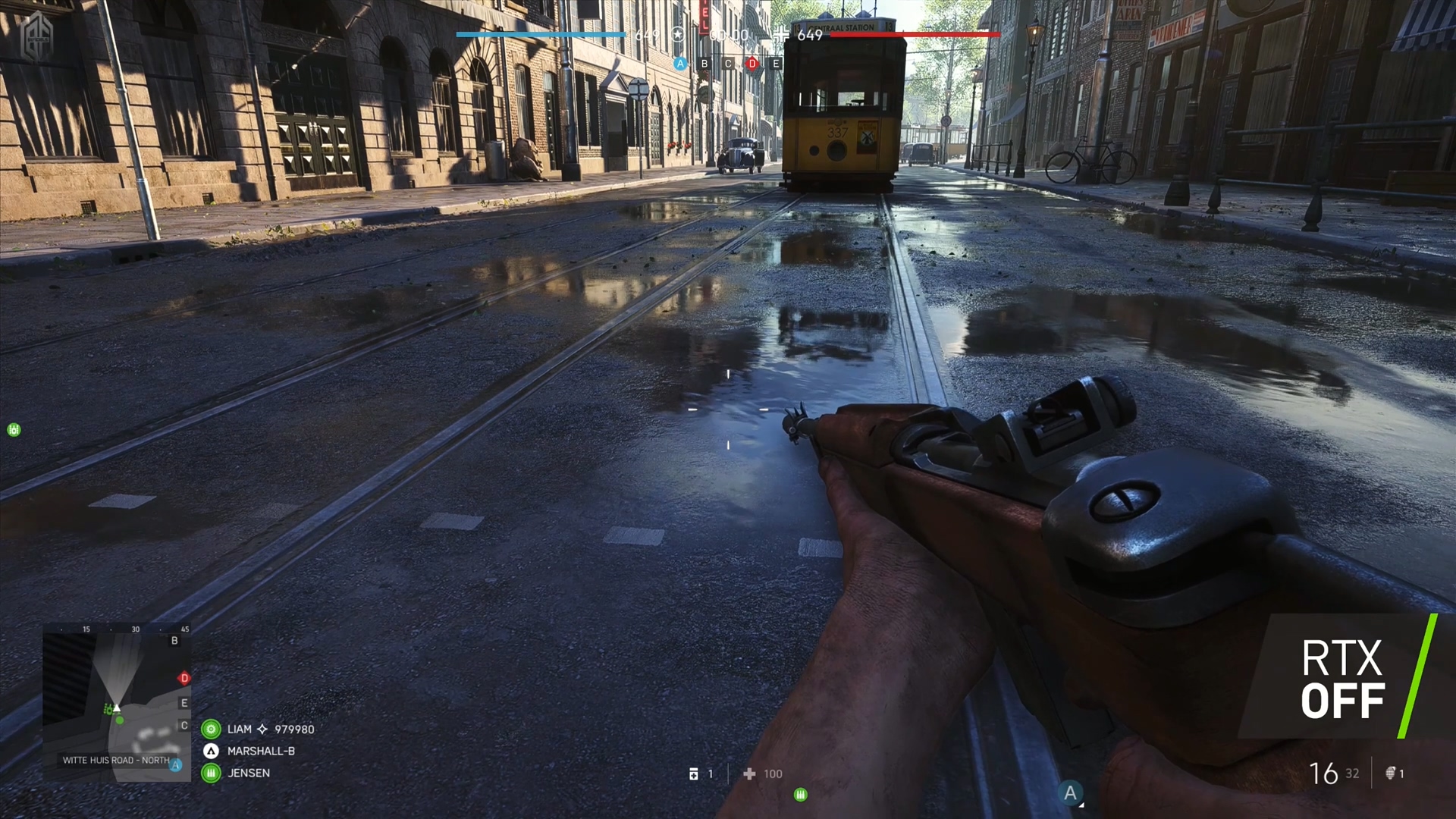Select objective B in the top flag row
1456x819 pixels.
pyautogui.click(x=704, y=64)
